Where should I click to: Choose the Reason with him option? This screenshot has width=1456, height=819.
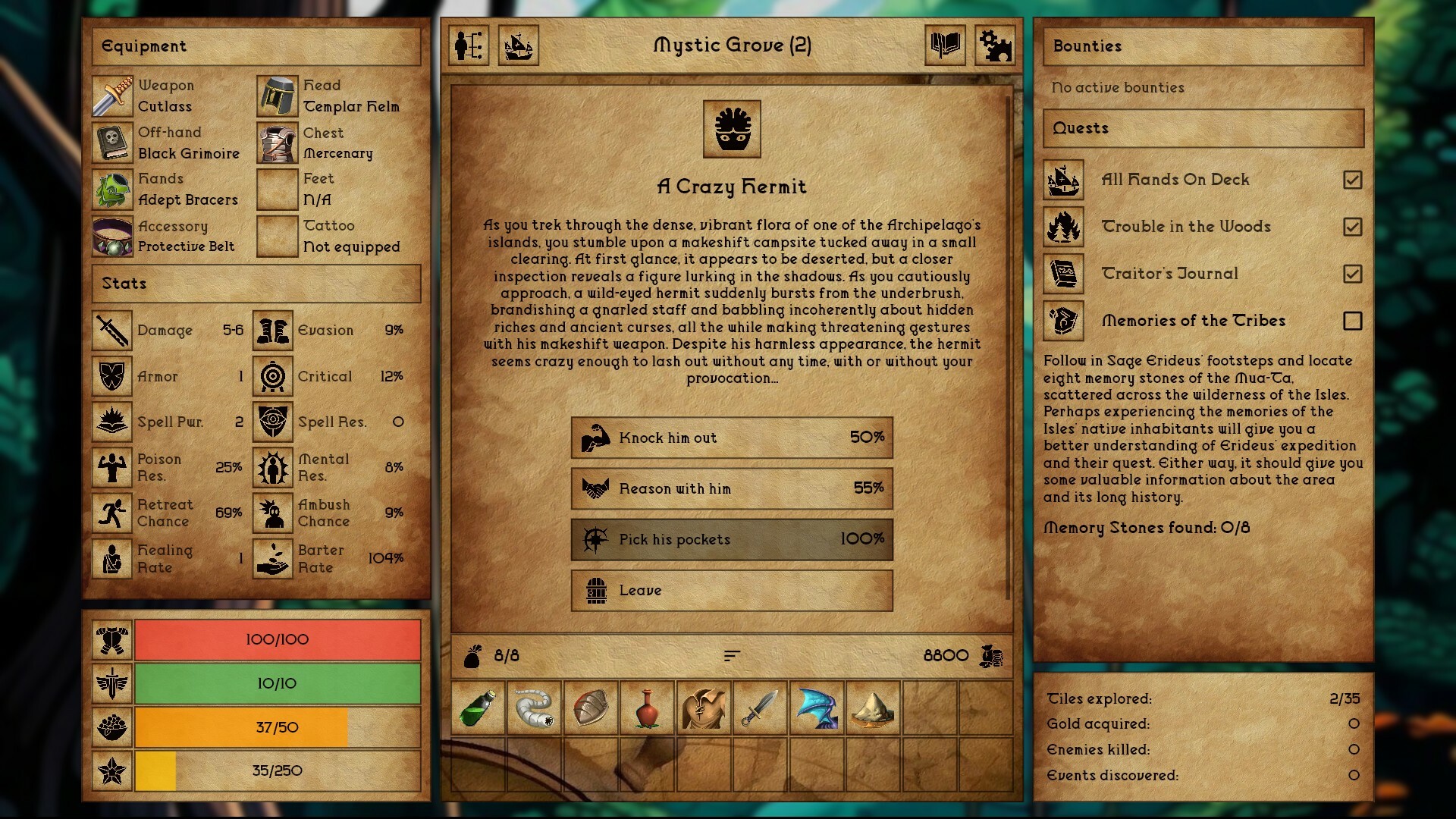730,489
